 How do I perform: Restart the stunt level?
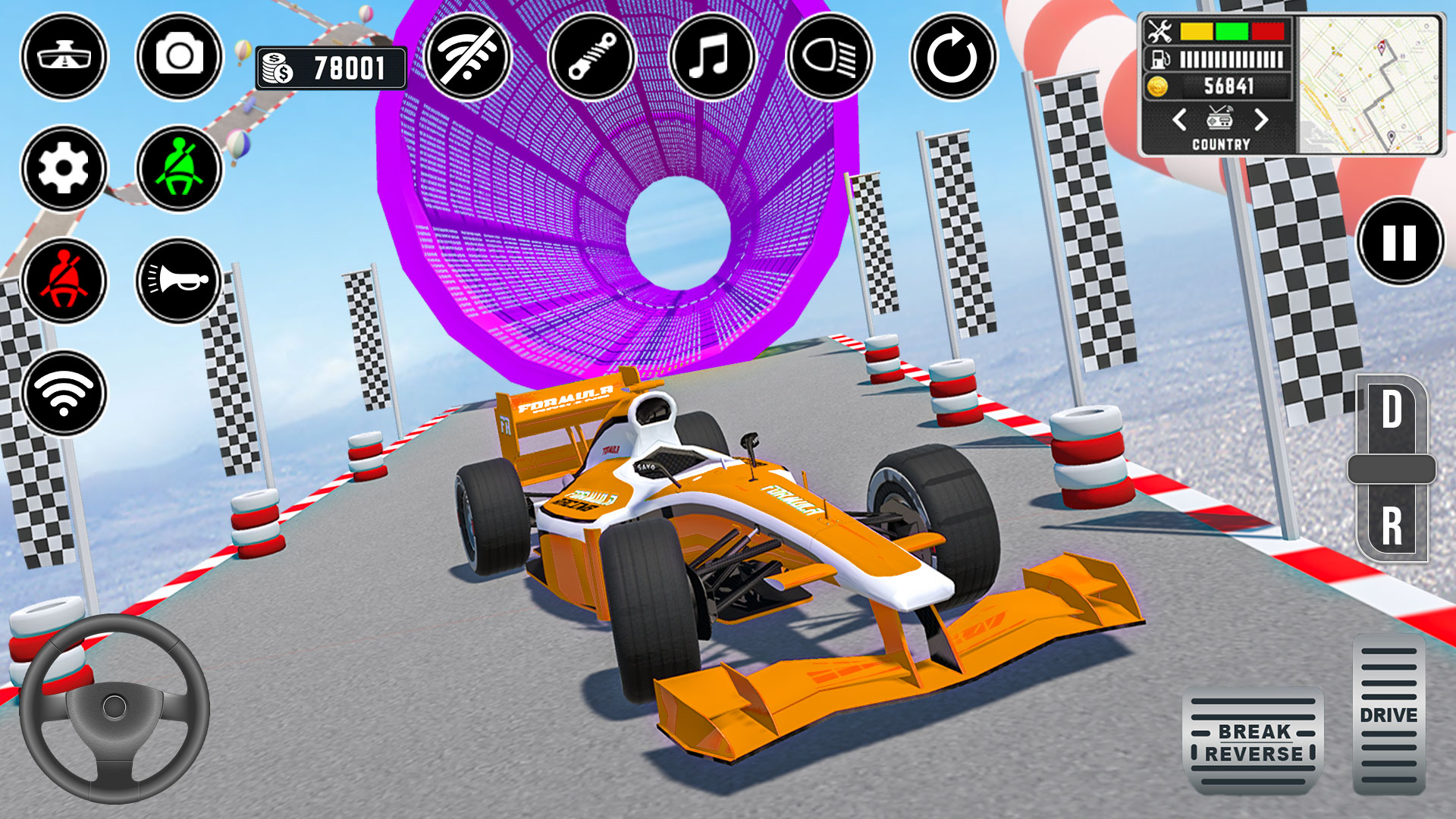coord(955,57)
